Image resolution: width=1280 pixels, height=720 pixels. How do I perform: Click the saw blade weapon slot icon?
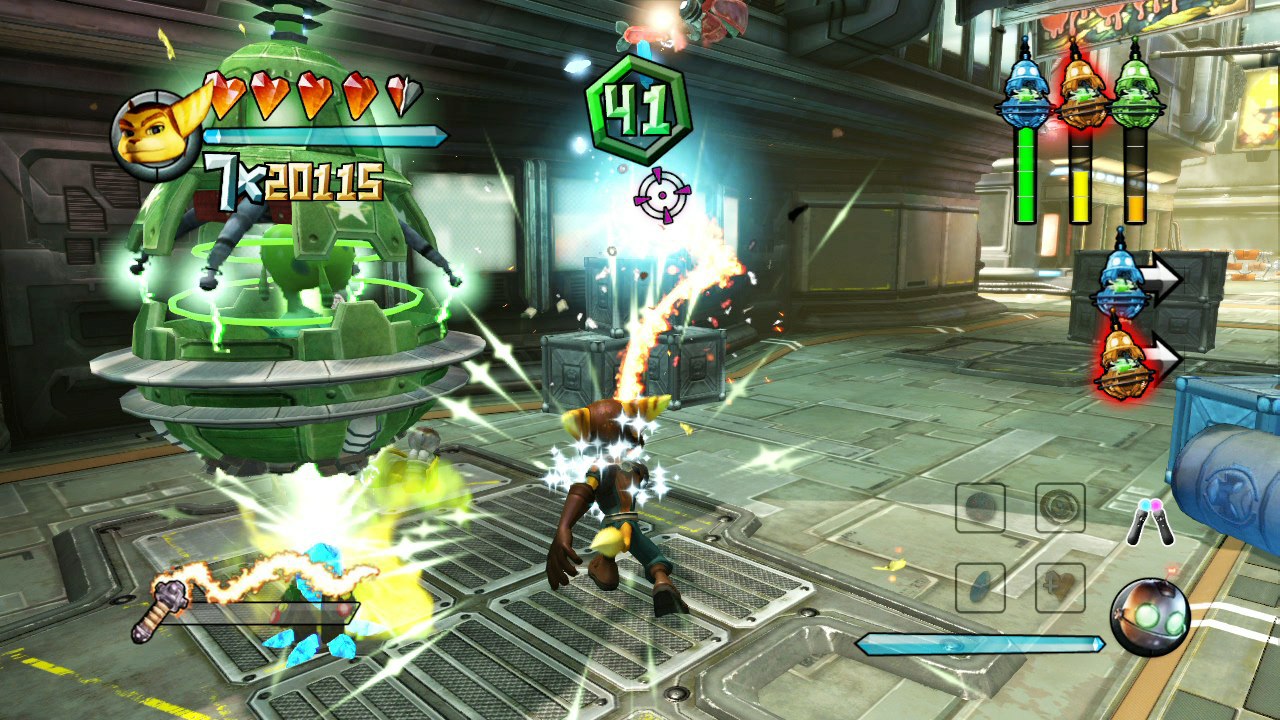pyautogui.click(x=1062, y=508)
